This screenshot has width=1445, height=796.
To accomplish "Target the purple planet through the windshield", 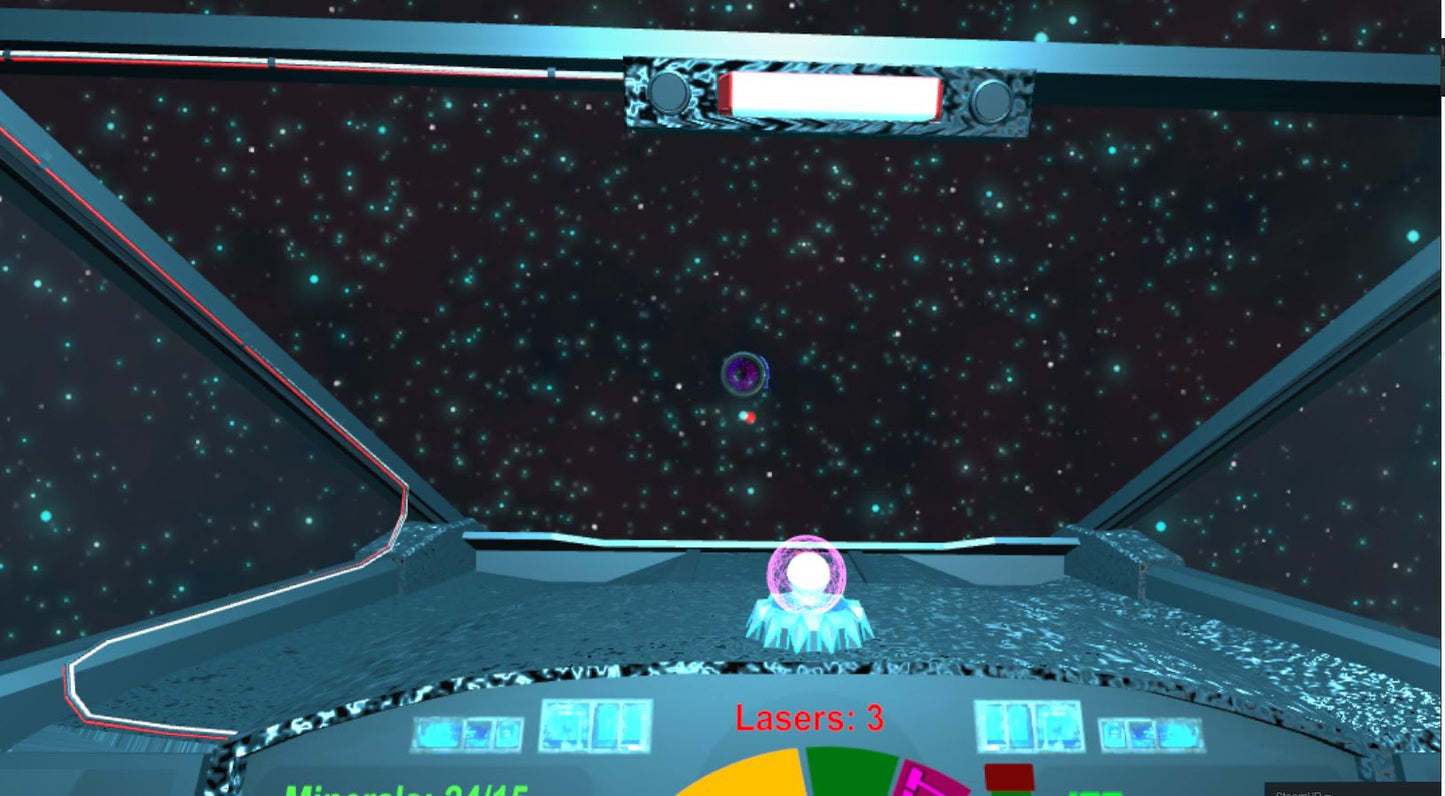I will click(x=742, y=373).
